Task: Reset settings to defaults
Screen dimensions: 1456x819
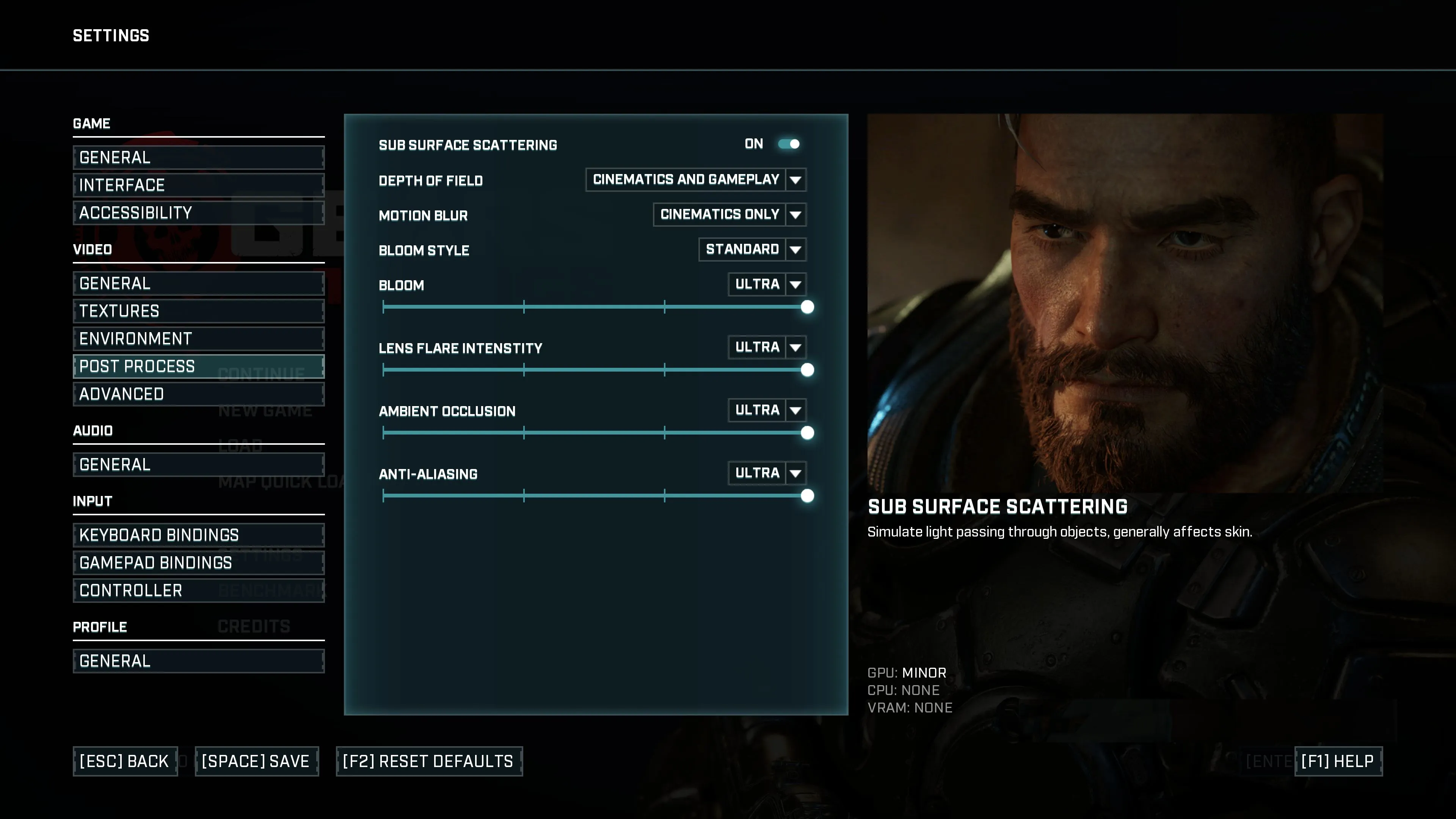Action: (x=429, y=761)
